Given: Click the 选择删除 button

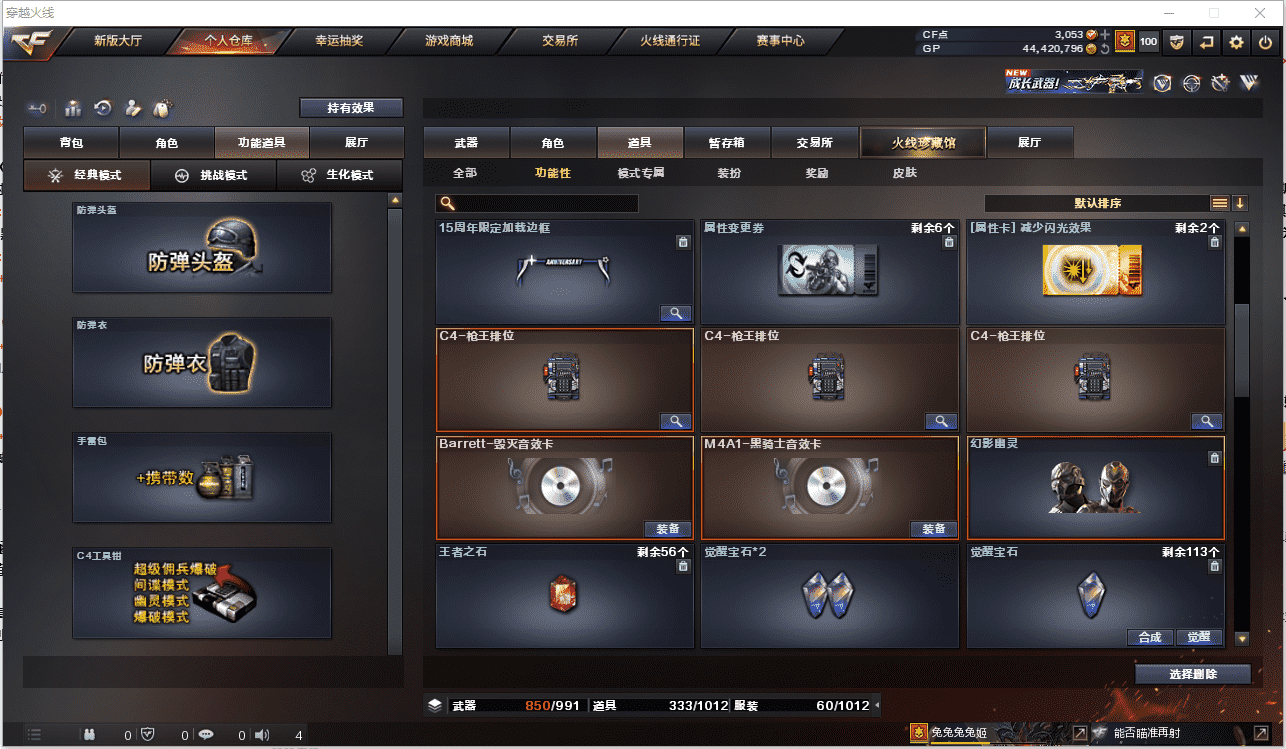Looking at the screenshot, I should pyautogui.click(x=1192, y=674).
